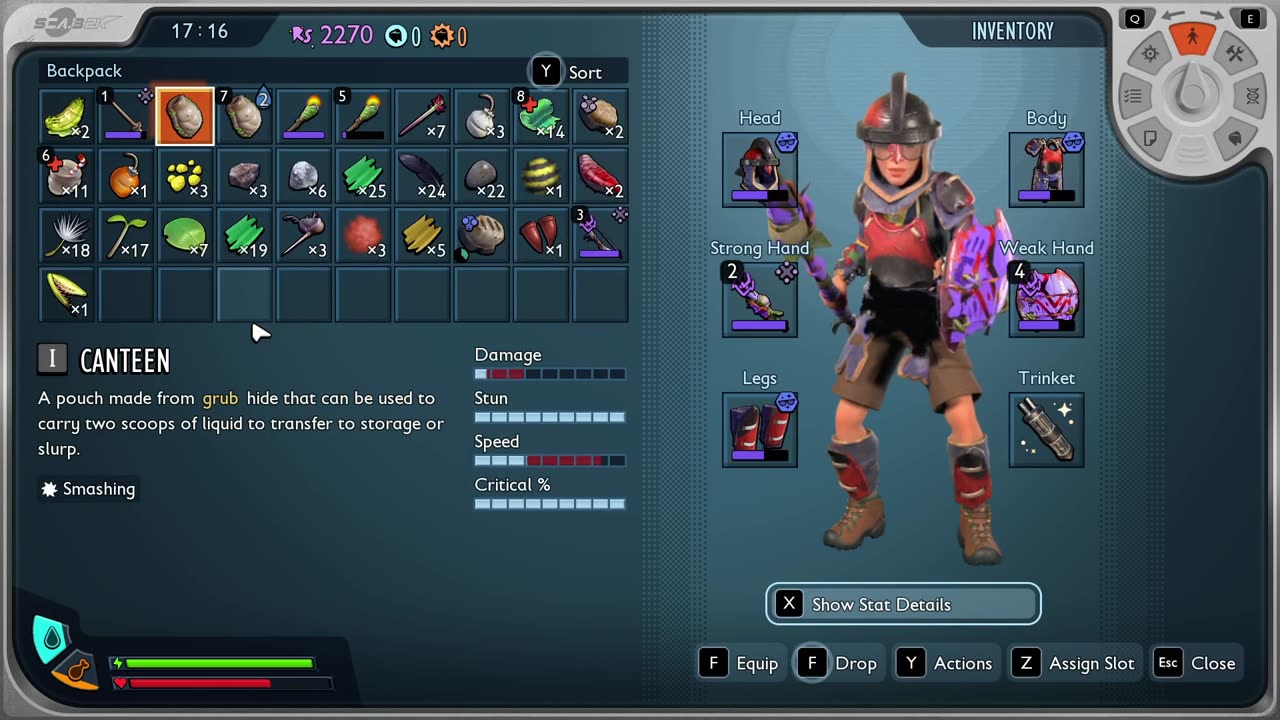Image resolution: width=1280 pixels, height=720 pixels.
Task: Open the Legs armor slot
Action: (x=759, y=429)
